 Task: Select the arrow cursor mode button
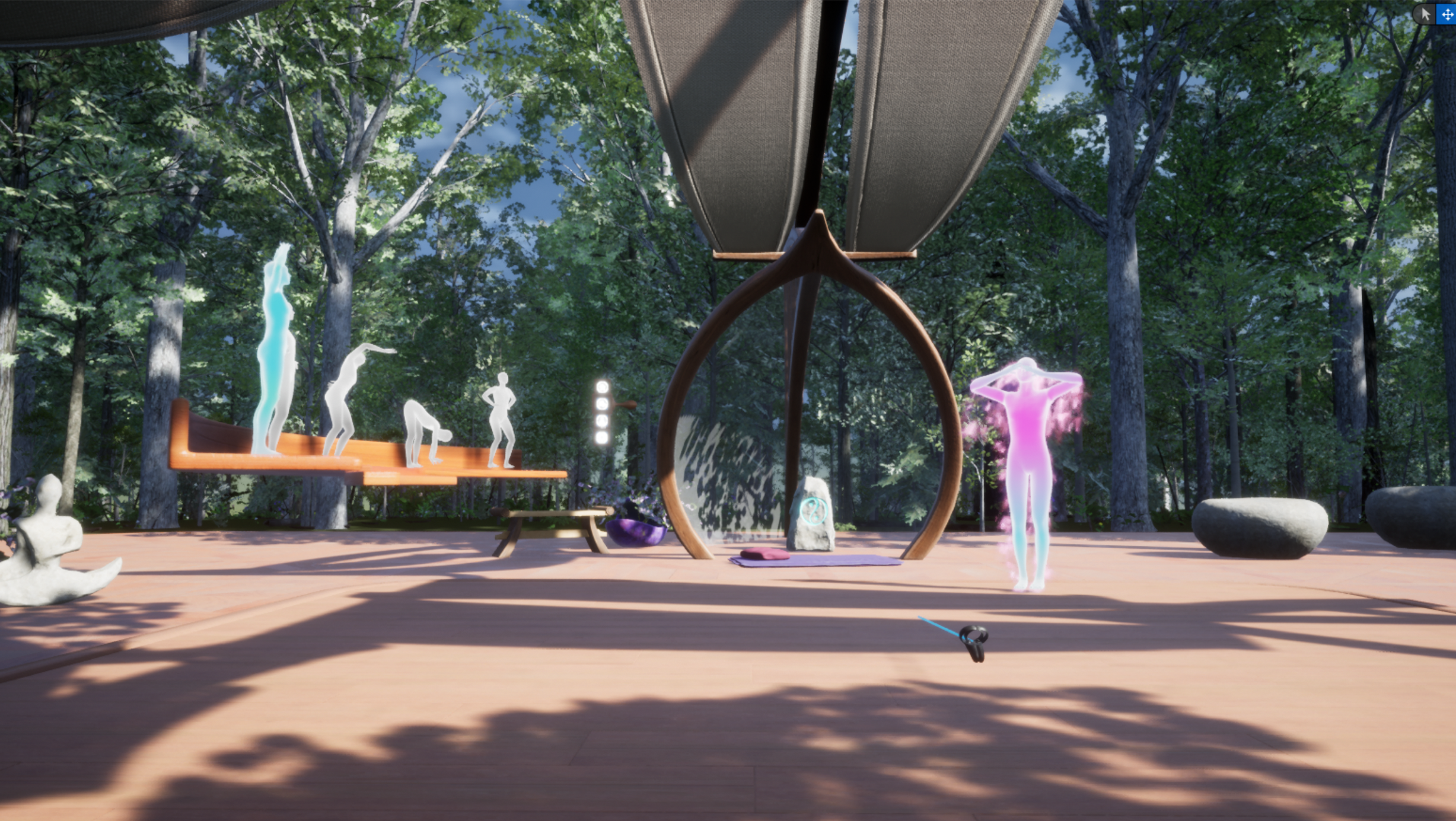[x=1425, y=14]
